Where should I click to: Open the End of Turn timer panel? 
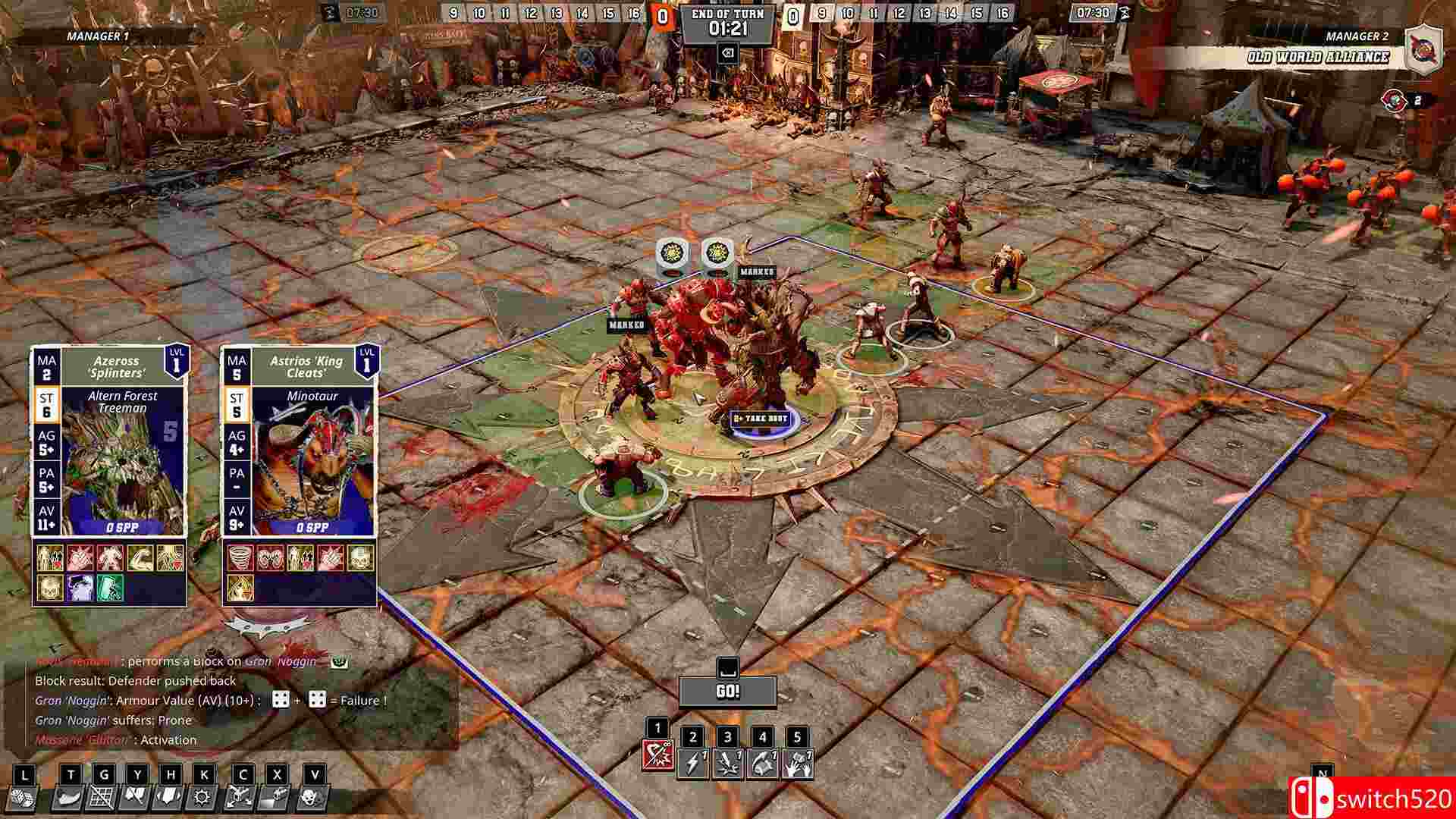tap(728, 19)
